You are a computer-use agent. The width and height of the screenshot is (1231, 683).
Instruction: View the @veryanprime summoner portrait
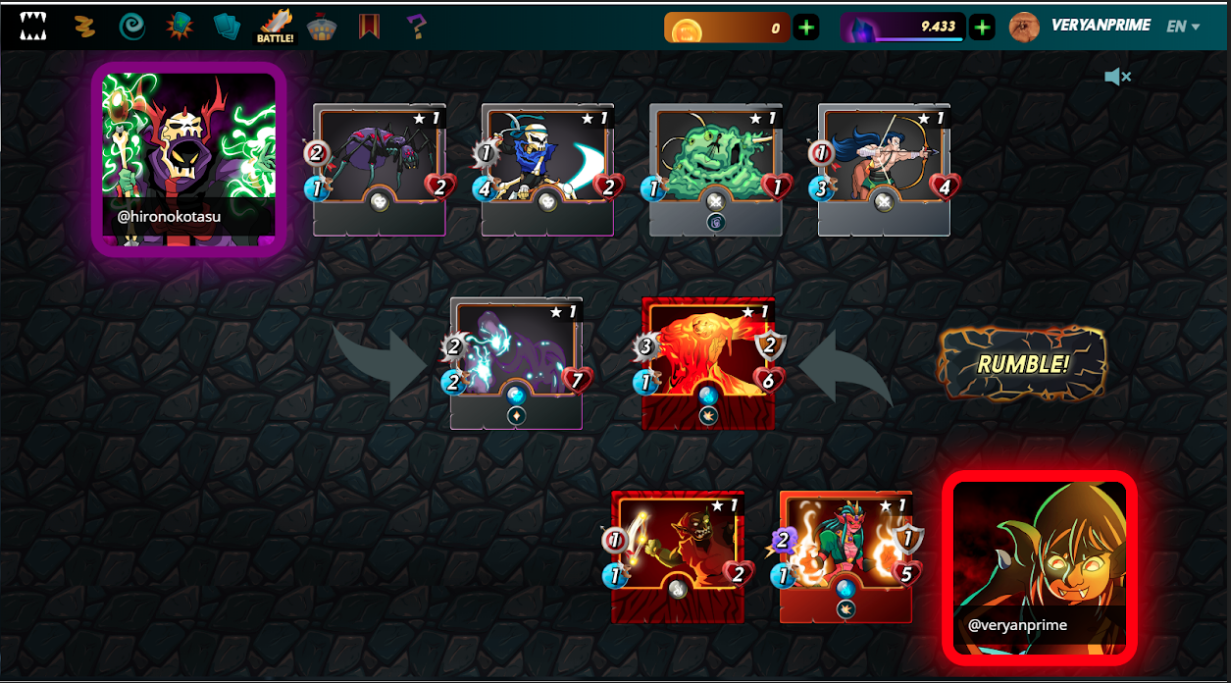click(1039, 567)
